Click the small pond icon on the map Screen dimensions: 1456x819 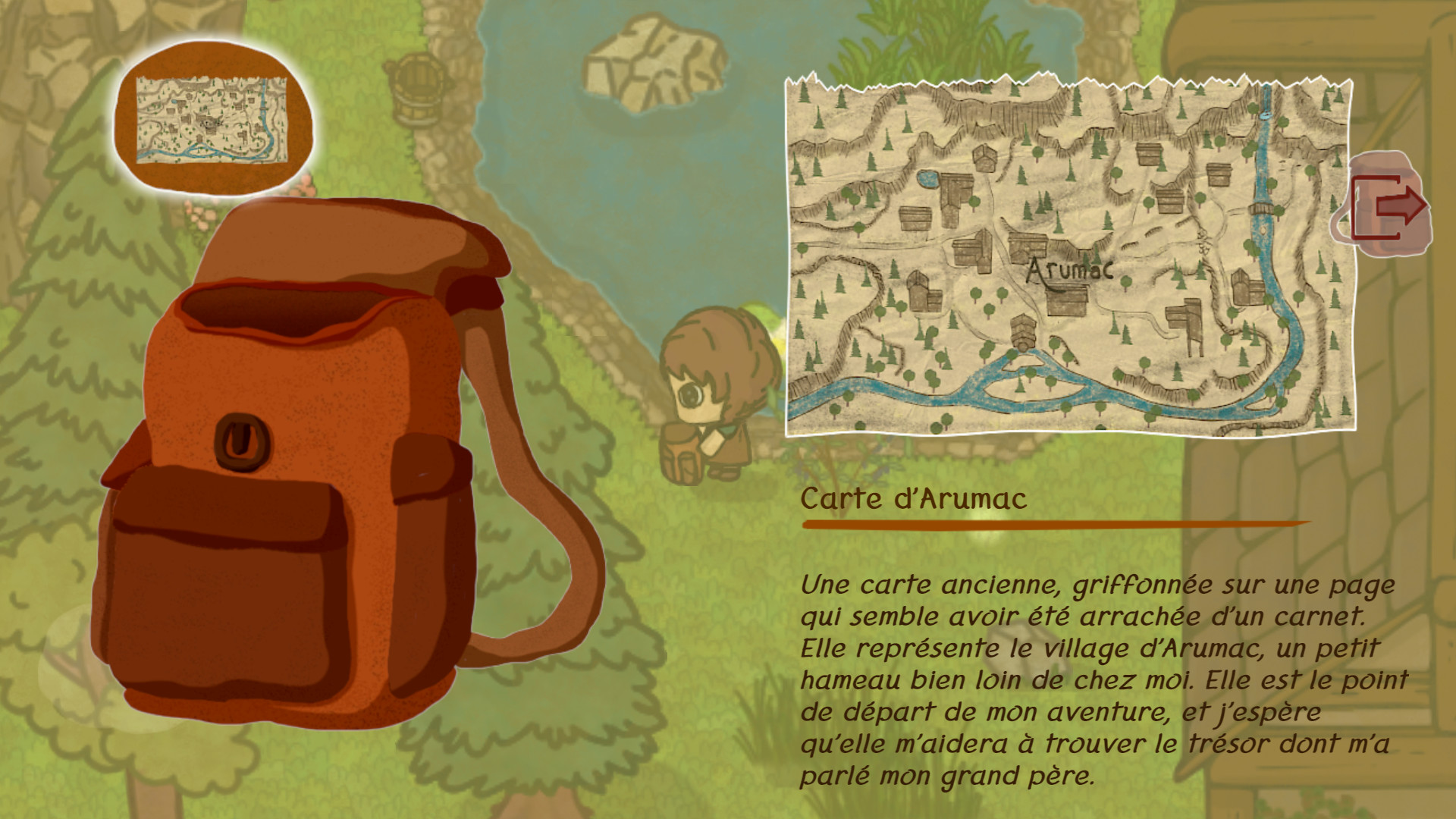pos(928,177)
